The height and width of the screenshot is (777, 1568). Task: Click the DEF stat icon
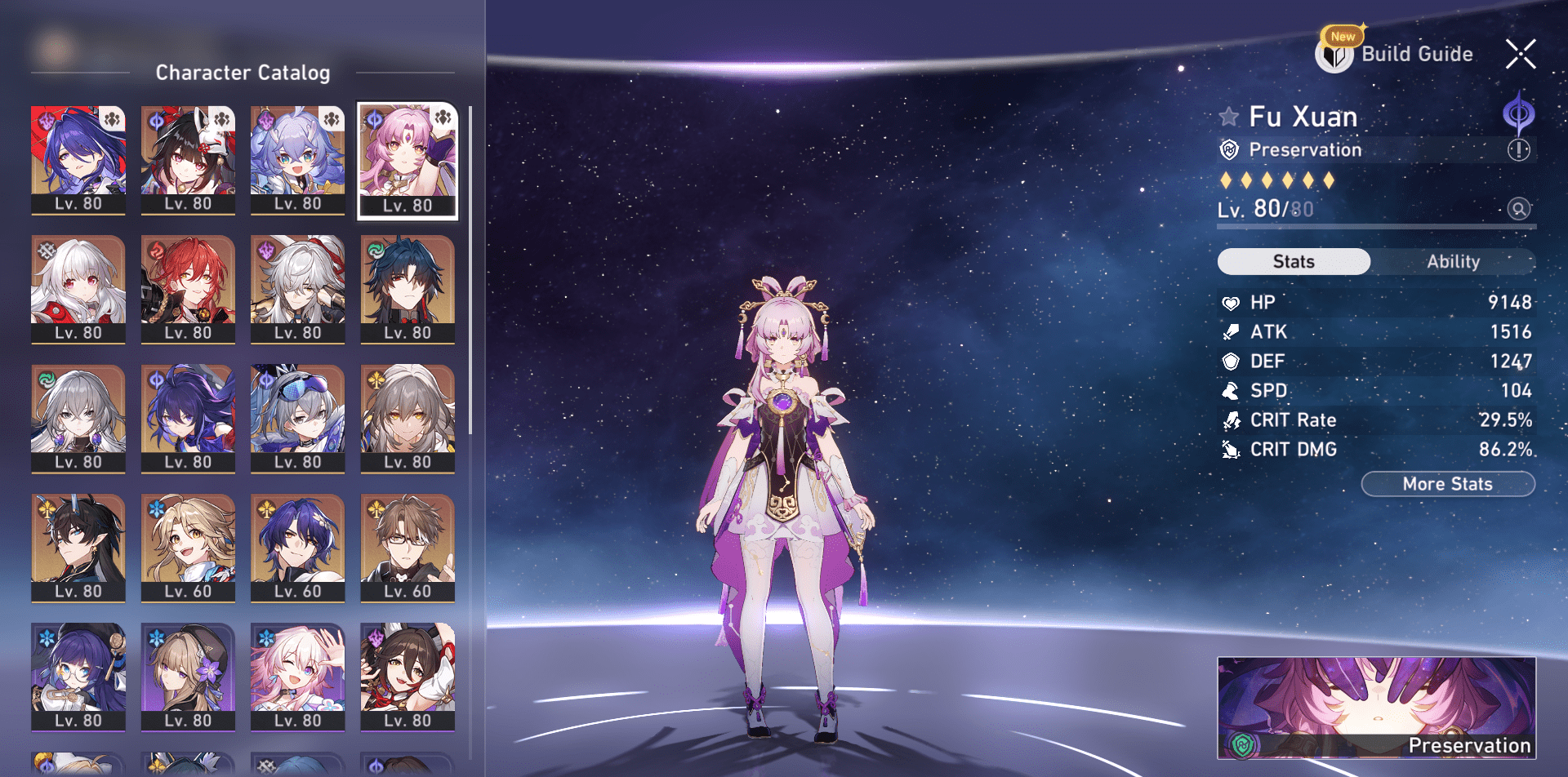(1232, 361)
